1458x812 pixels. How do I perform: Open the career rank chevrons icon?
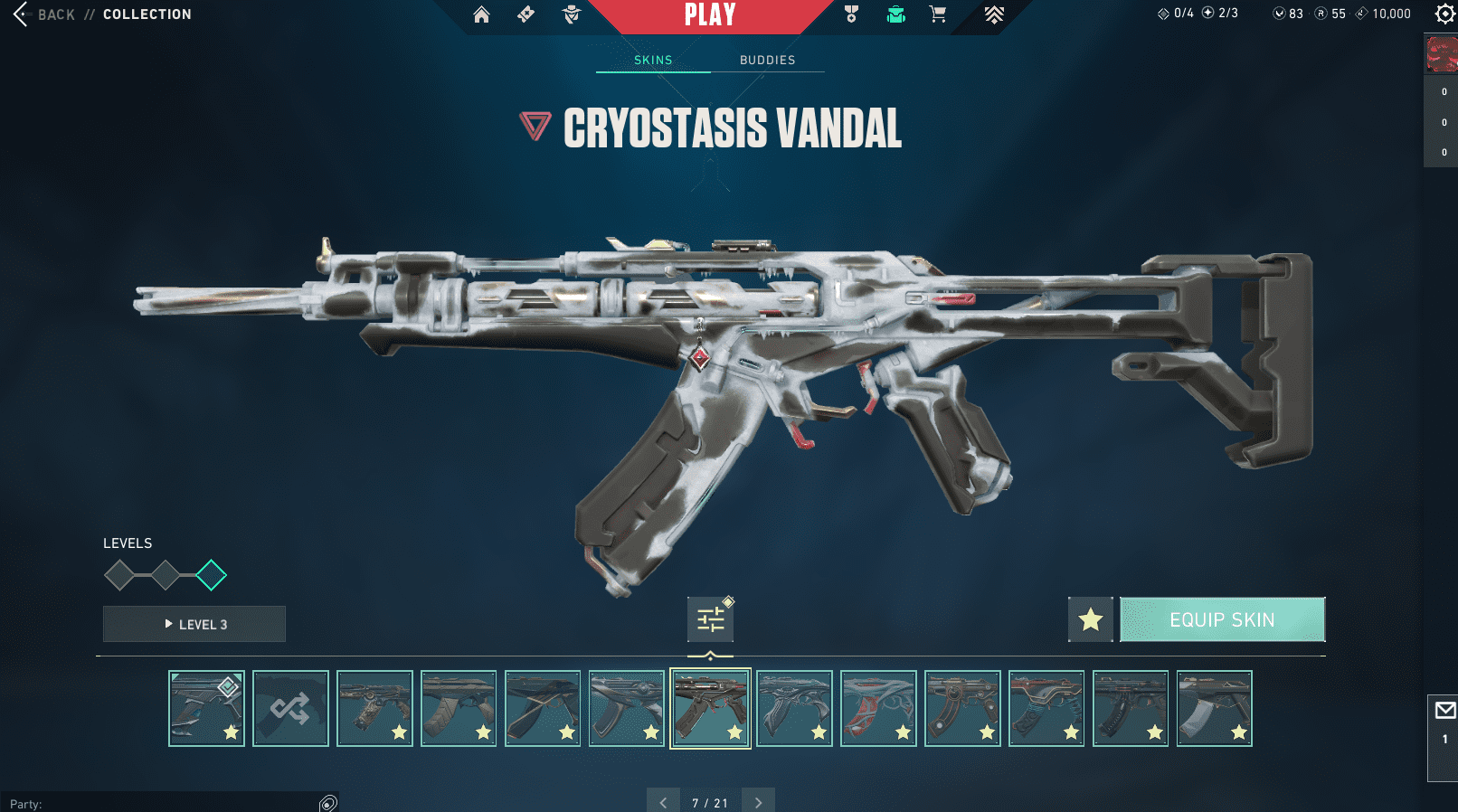[994, 14]
